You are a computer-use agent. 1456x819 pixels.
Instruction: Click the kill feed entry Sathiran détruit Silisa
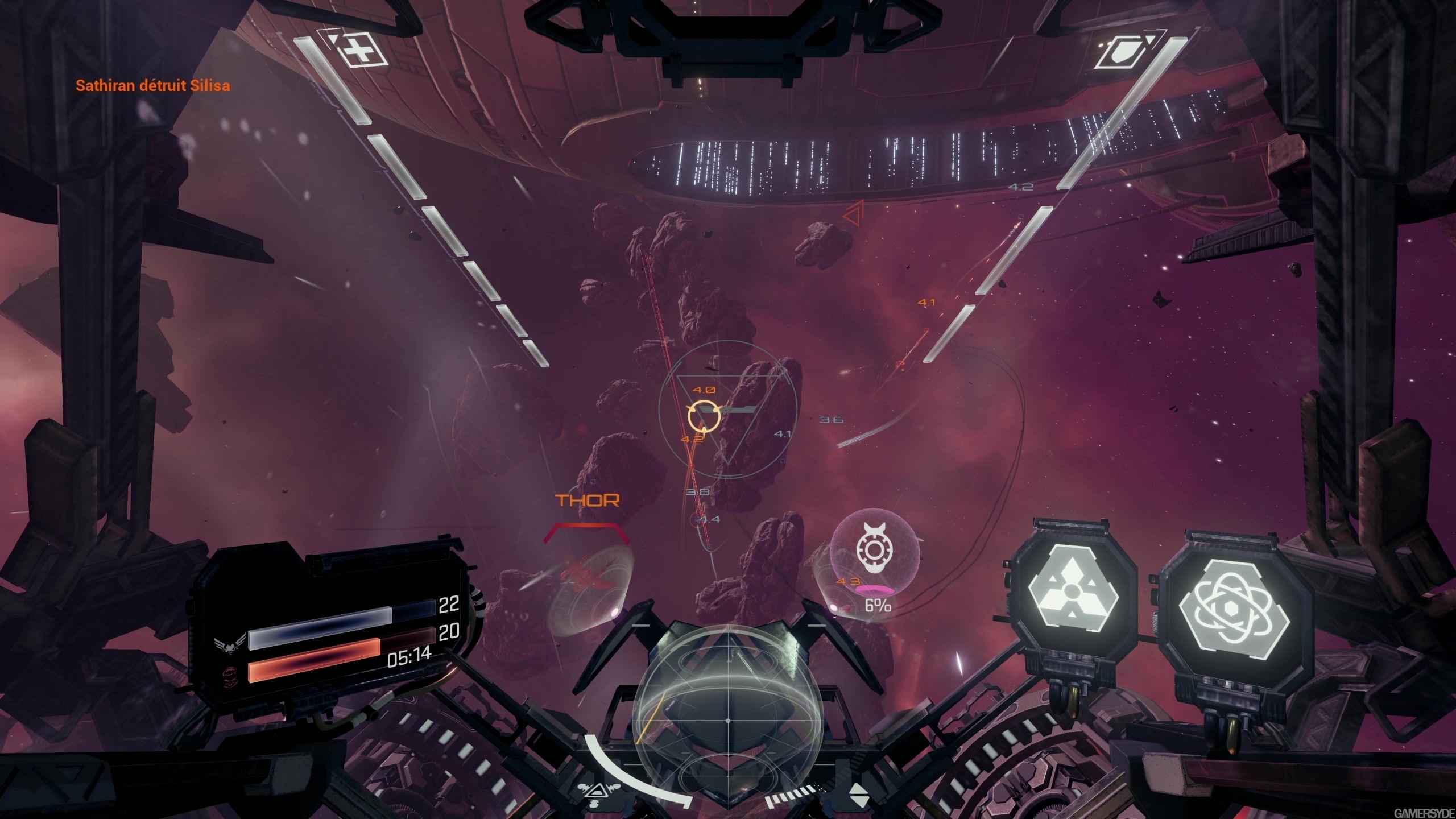click(x=152, y=86)
